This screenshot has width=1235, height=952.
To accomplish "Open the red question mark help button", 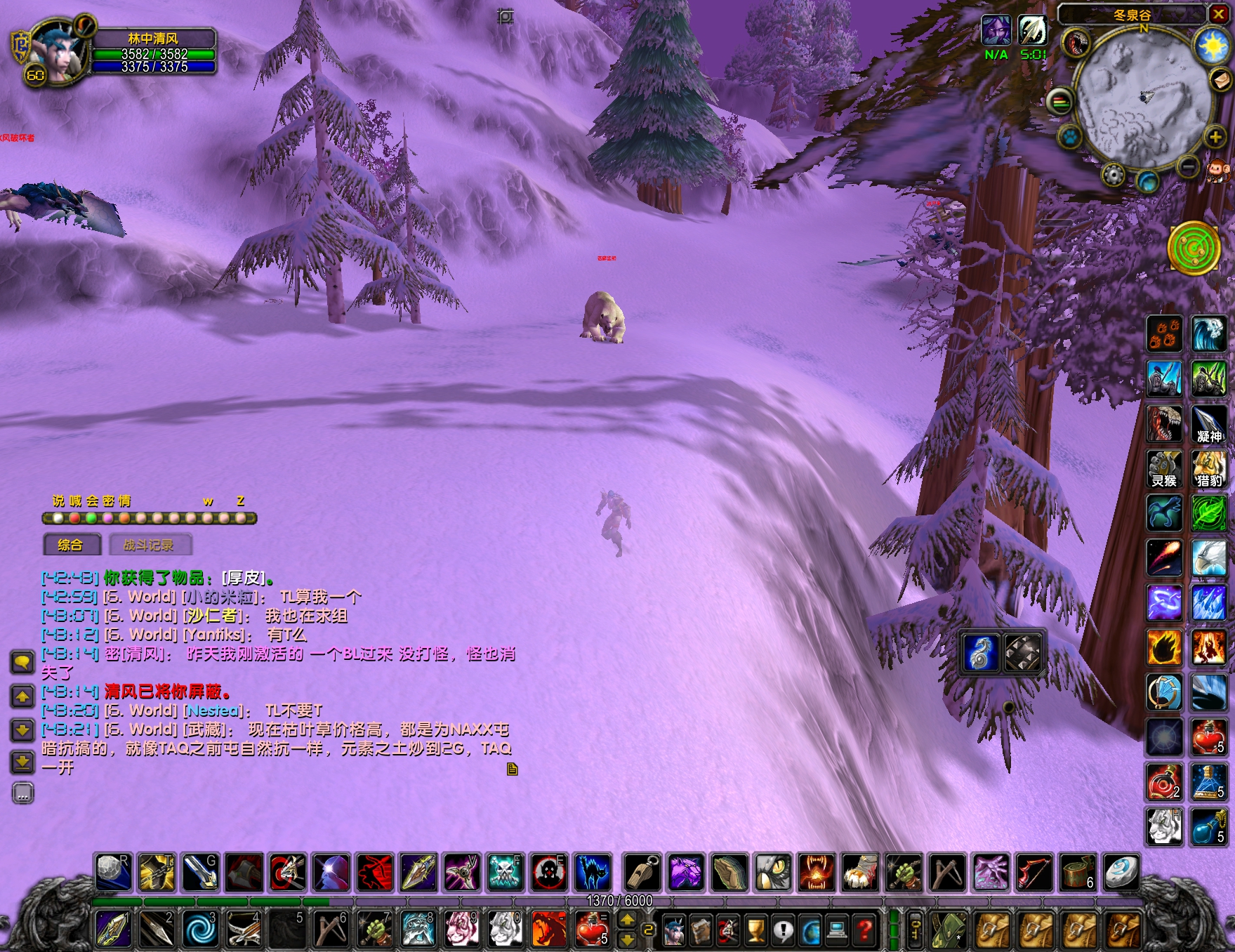I will click(x=866, y=931).
